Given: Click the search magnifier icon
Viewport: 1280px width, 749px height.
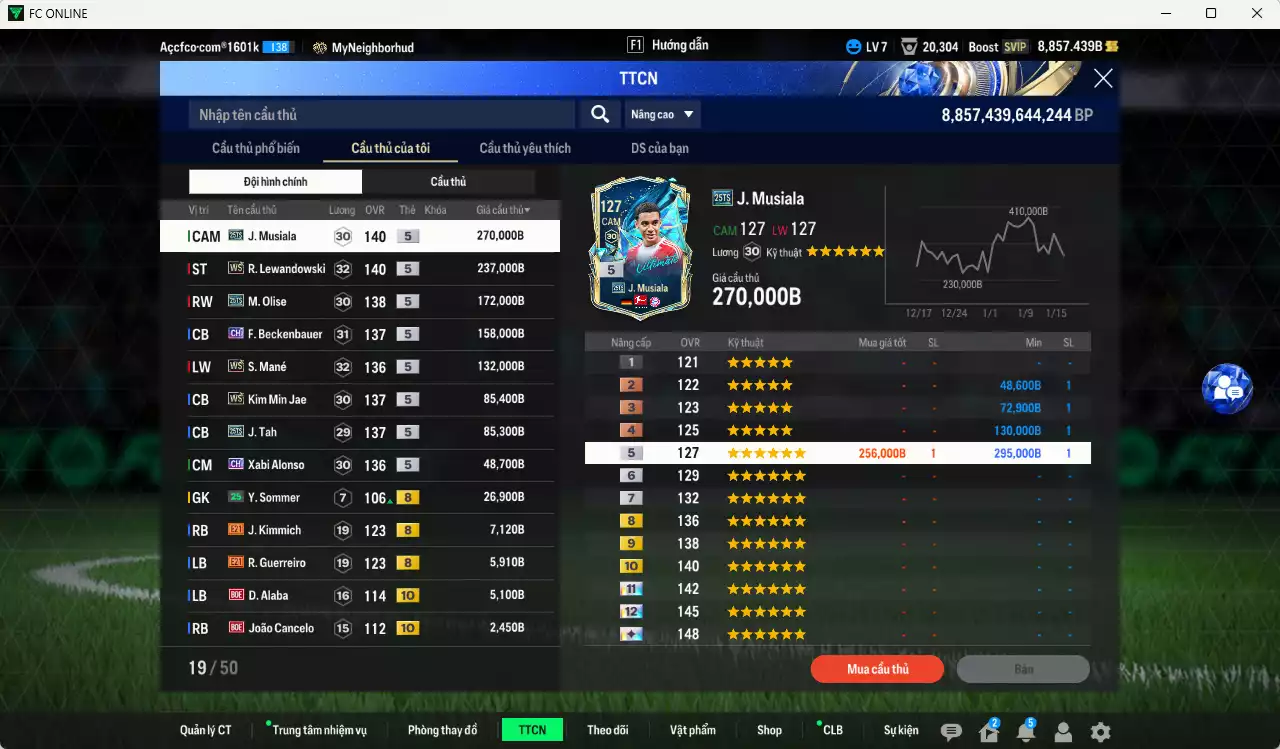Looking at the screenshot, I should point(599,114).
